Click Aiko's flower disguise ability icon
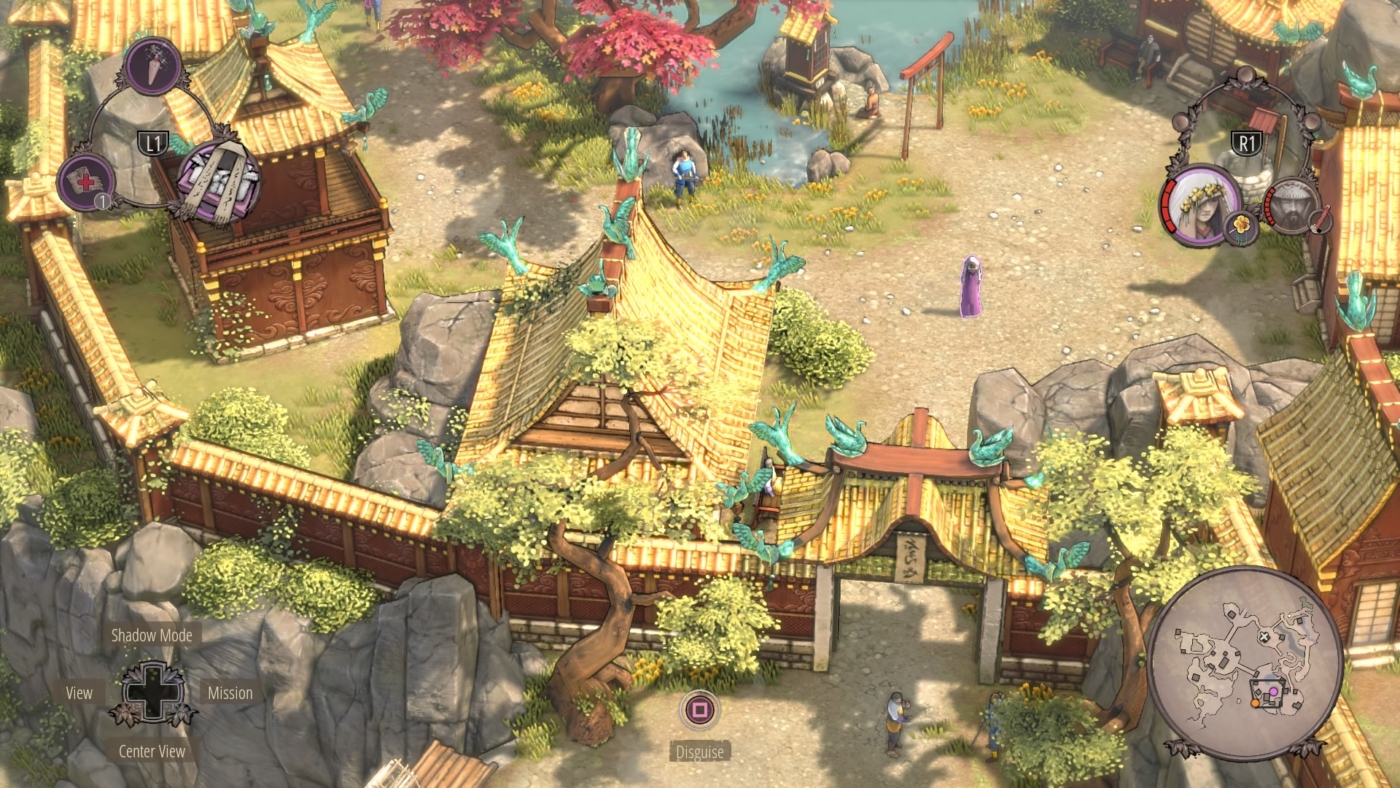The width and height of the screenshot is (1400, 788). pyautogui.click(x=1239, y=224)
